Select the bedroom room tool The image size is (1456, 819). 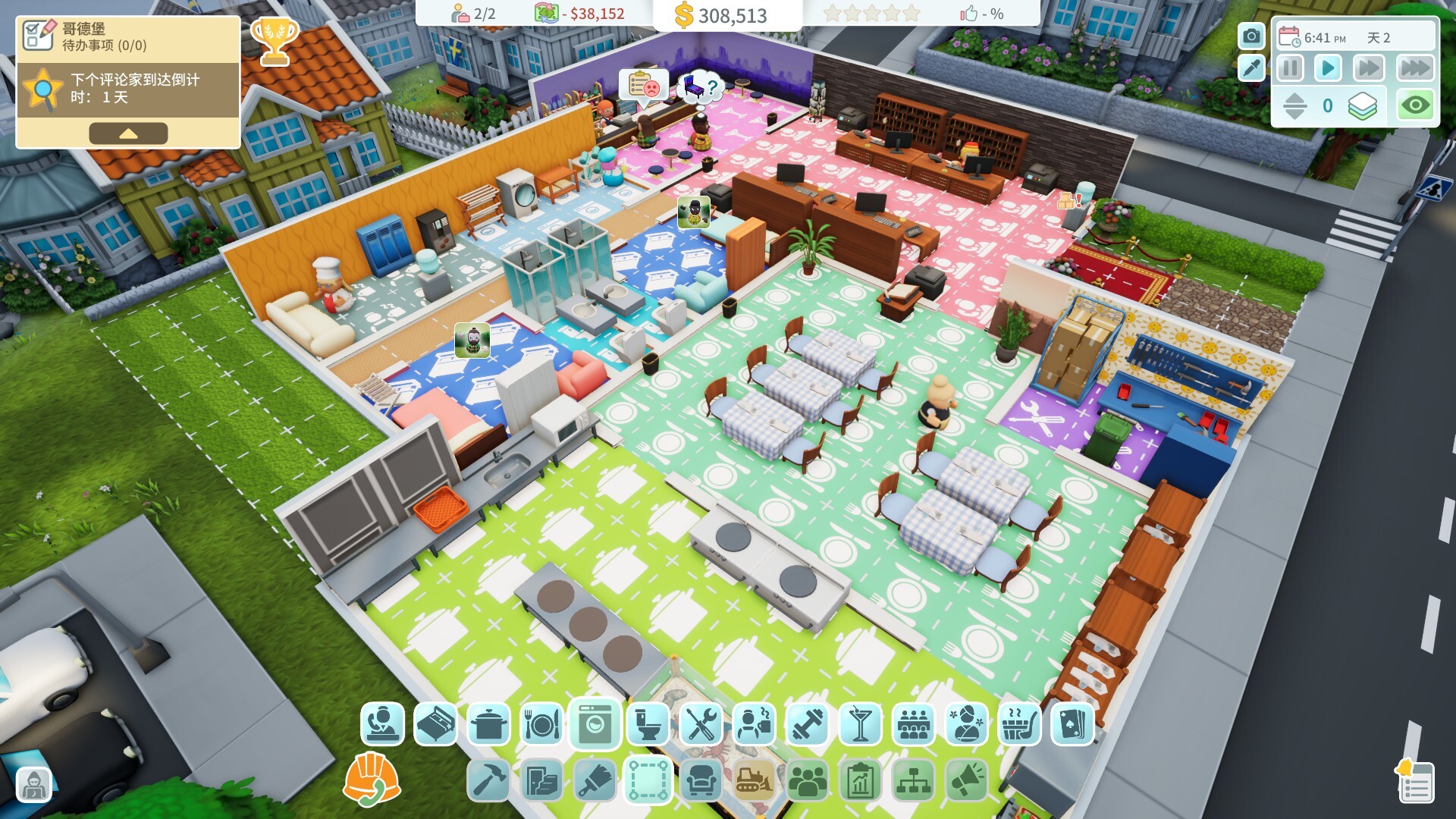435,724
